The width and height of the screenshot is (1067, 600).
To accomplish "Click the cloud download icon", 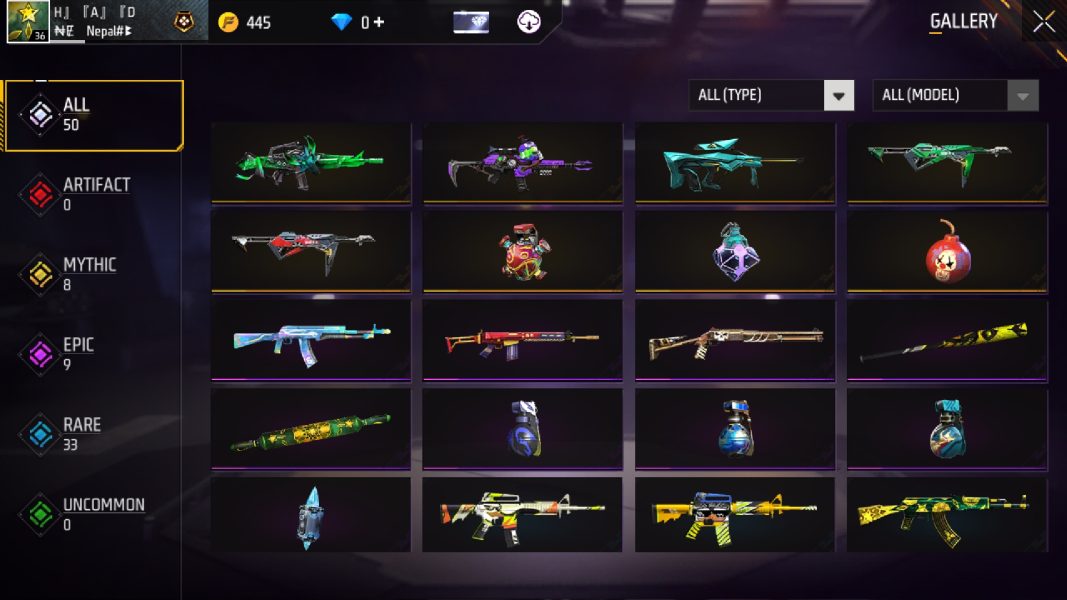I will click(x=529, y=22).
